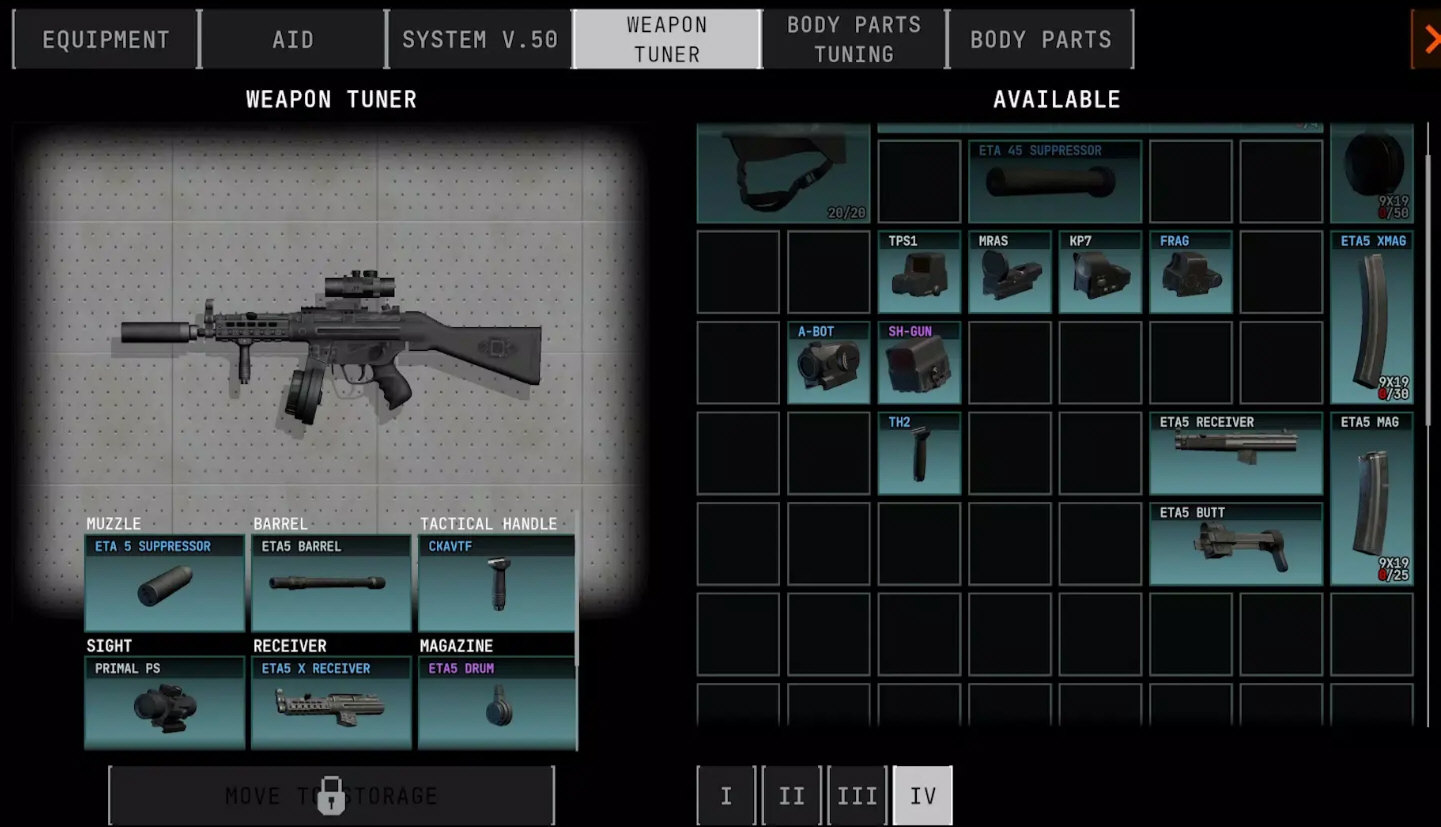Switch to Body Parts Tuning tab

854,40
